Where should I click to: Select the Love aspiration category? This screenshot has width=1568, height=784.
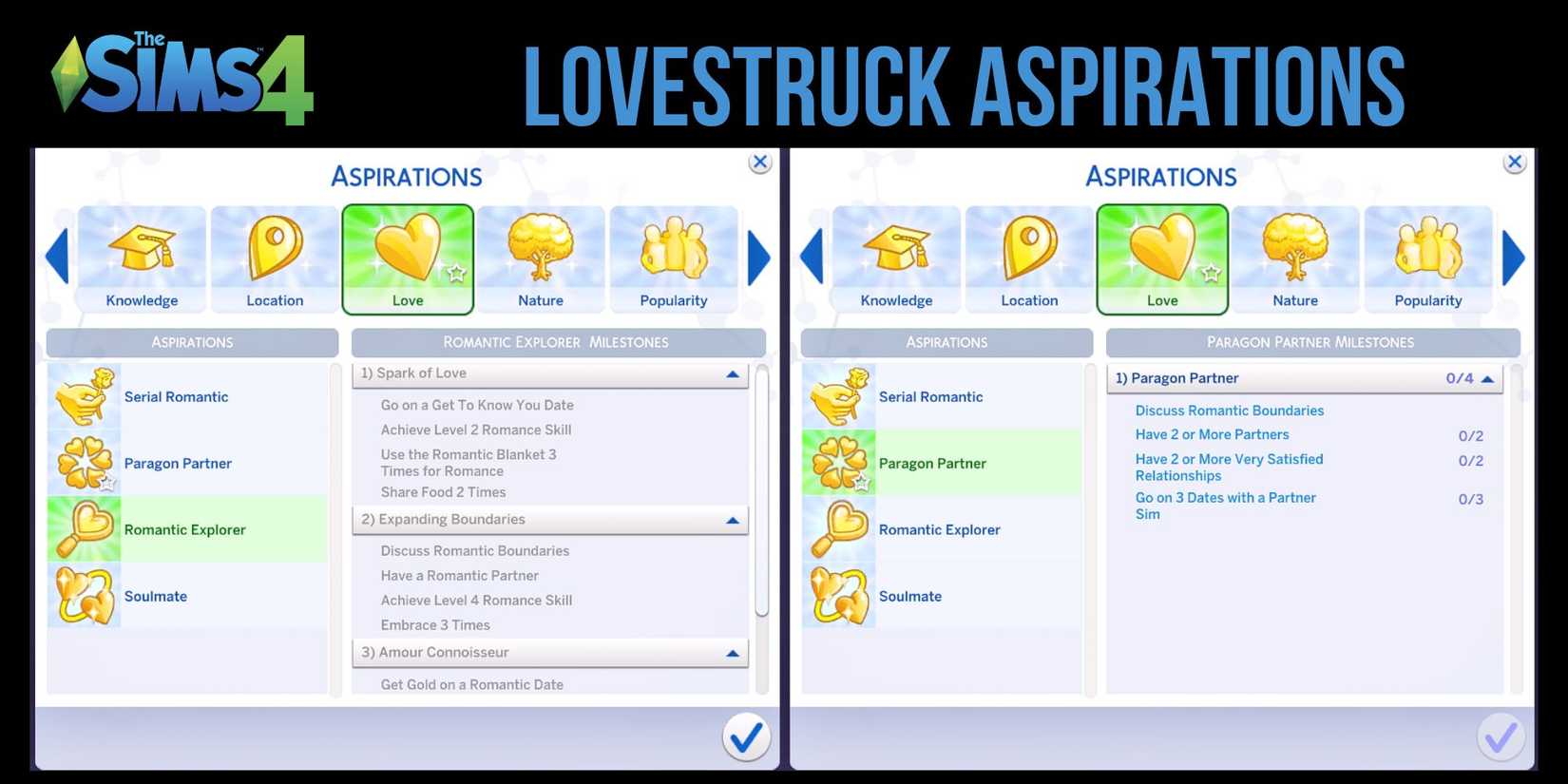(408, 257)
